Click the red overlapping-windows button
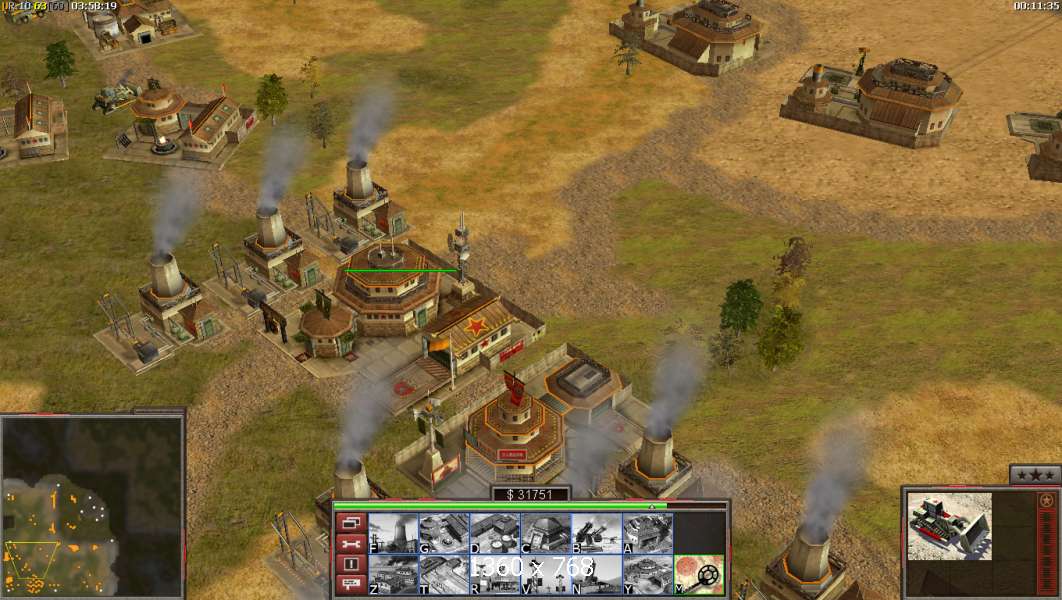The image size is (1062, 600). pyautogui.click(x=351, y=523)
